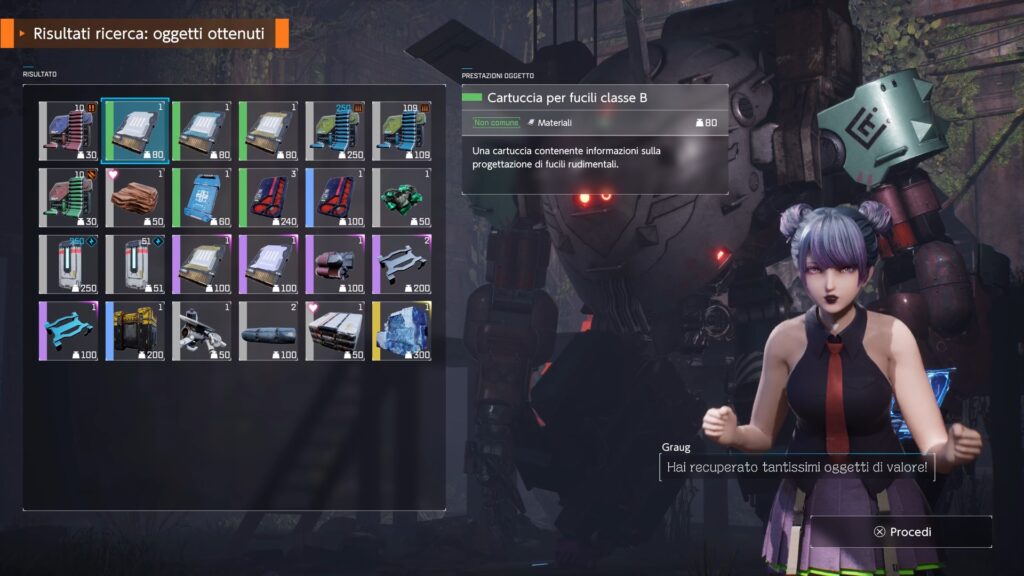Choose the light blue frame part

[69, 330]
